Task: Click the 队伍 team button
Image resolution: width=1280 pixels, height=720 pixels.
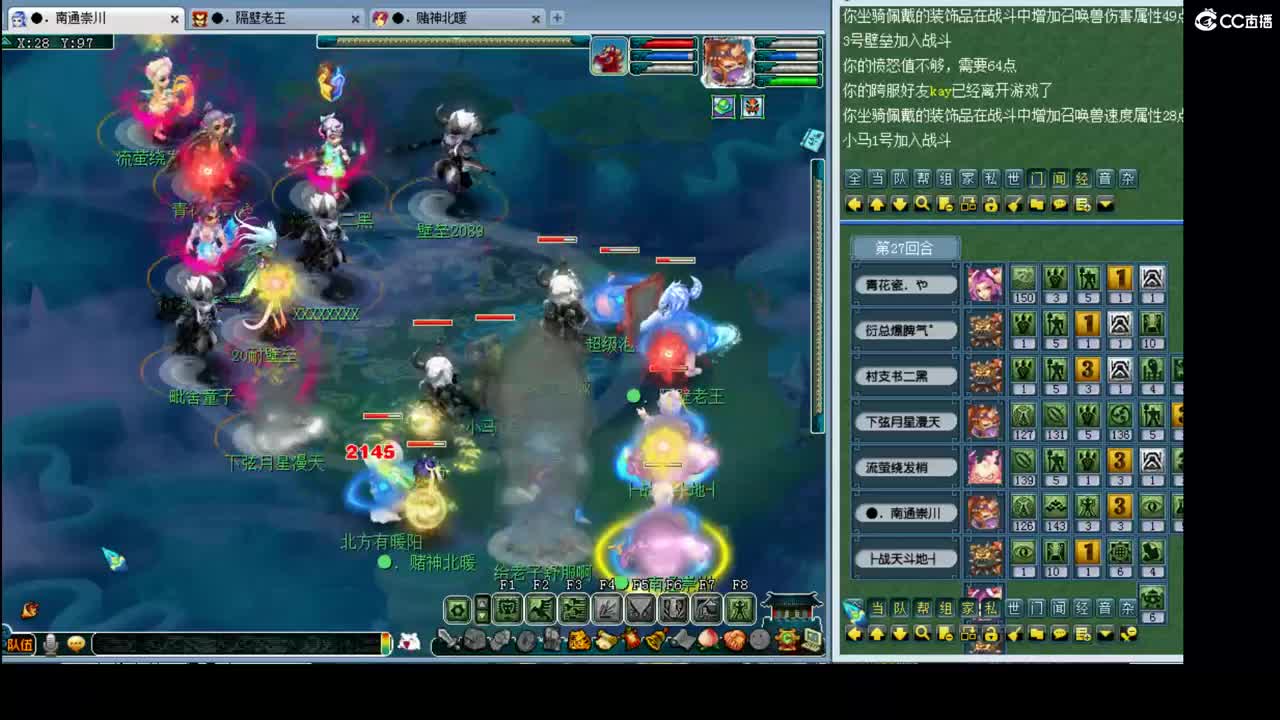Action: [x=20, y=643]
